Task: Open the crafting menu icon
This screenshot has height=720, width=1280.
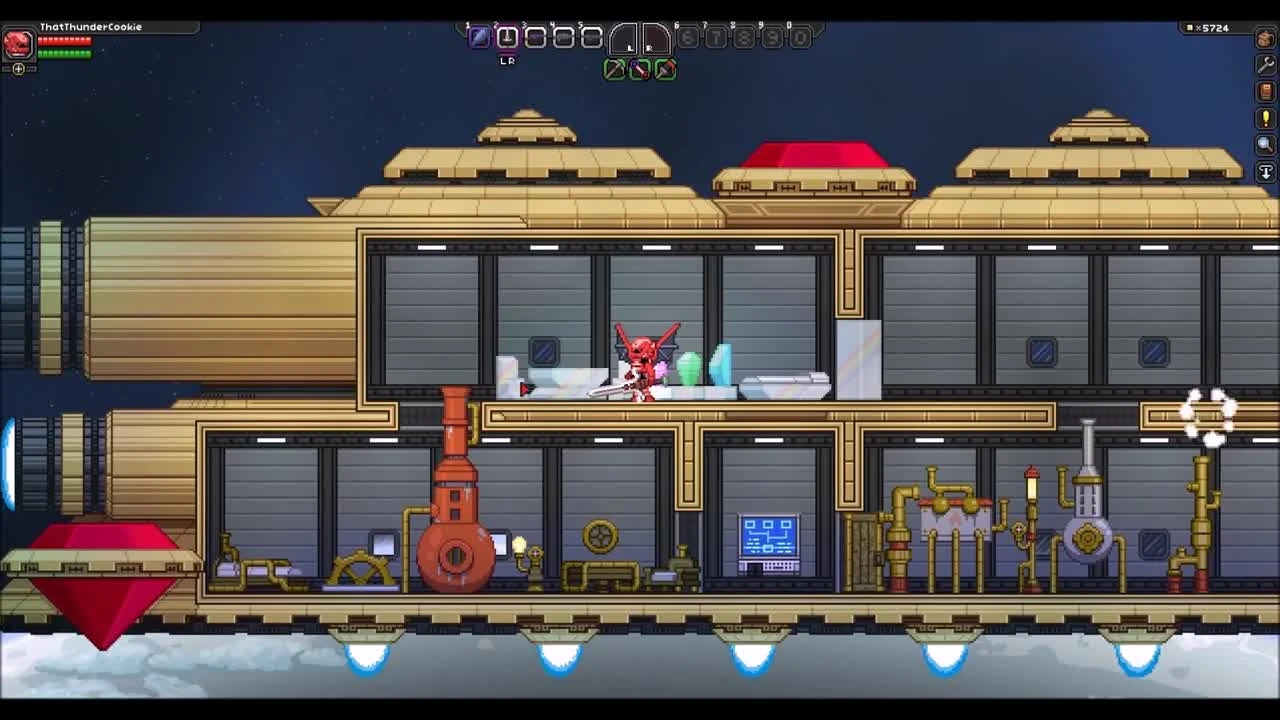Action: tap(1264, 39)
